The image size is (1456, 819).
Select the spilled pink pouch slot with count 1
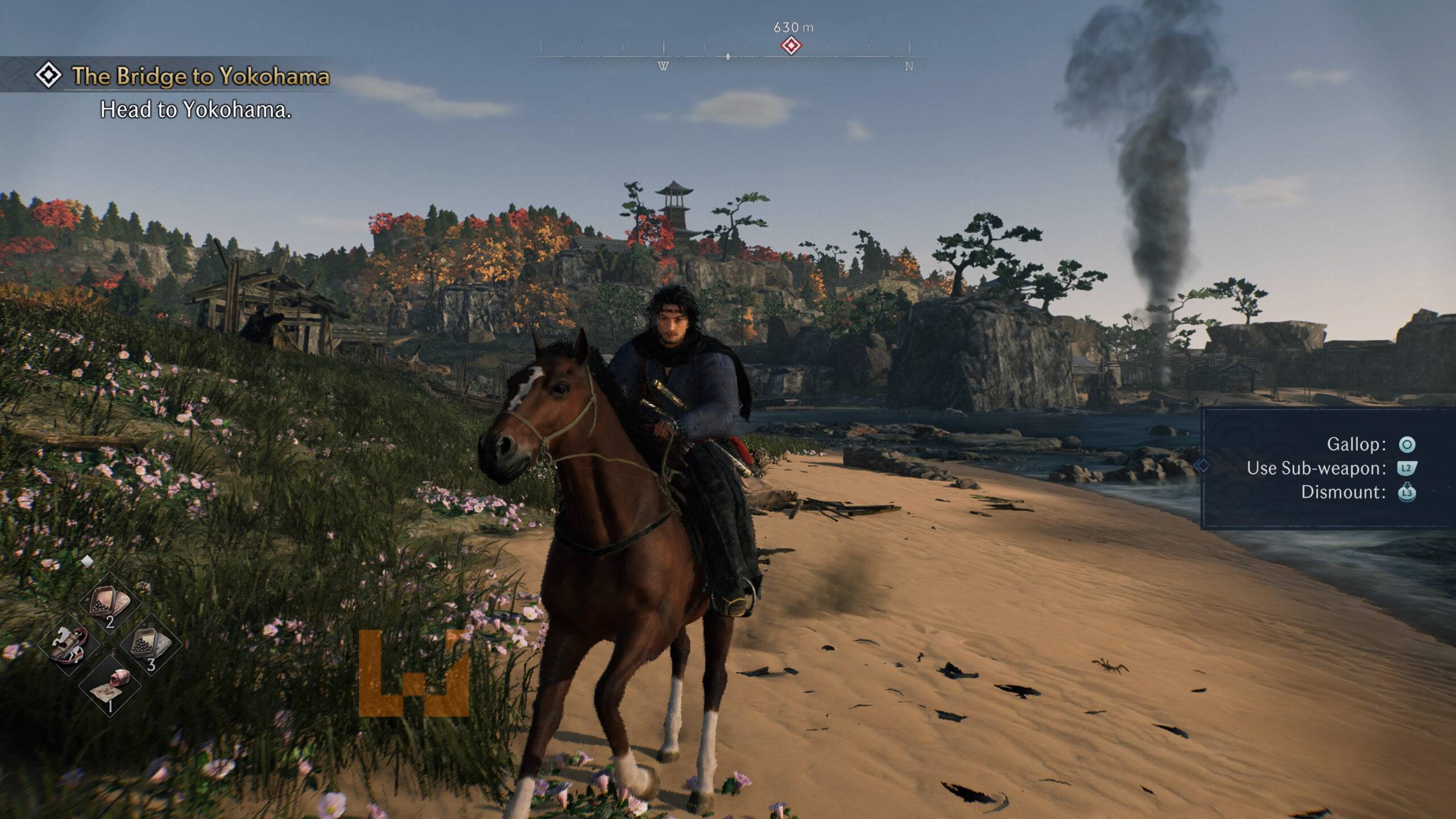coord(110,686)
